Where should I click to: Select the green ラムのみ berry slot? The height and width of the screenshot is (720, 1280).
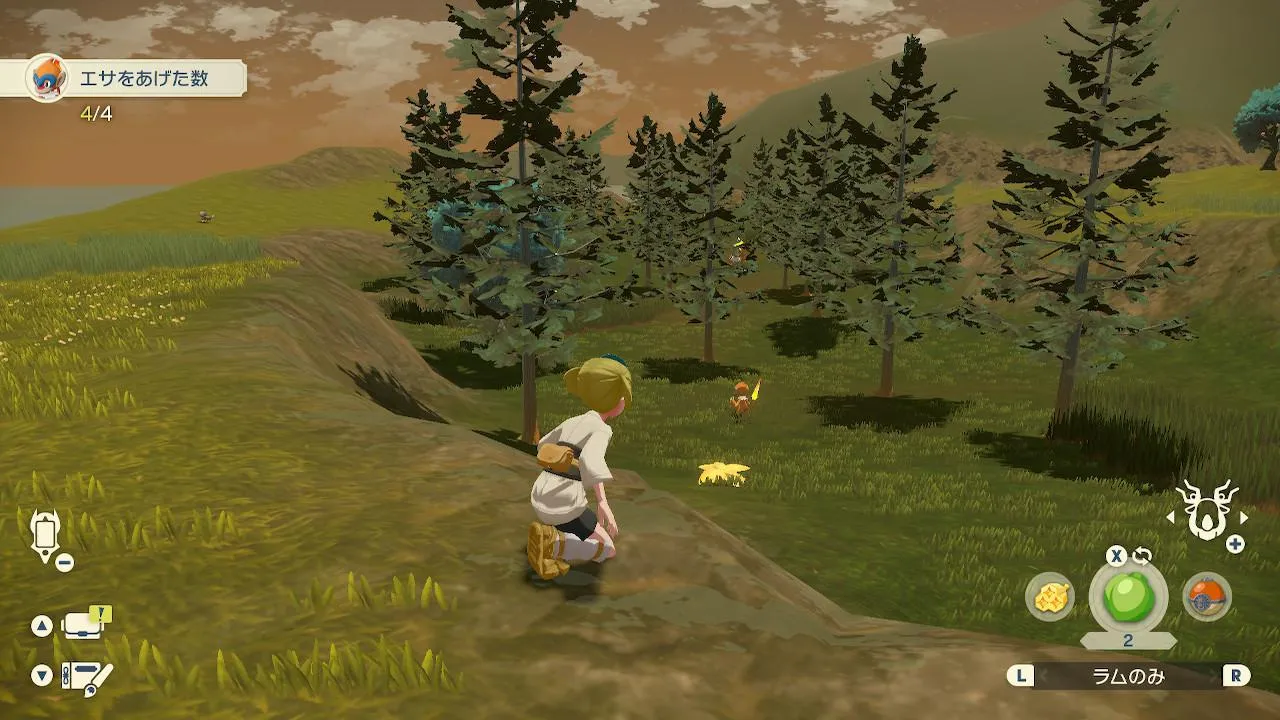point(1128,597)
